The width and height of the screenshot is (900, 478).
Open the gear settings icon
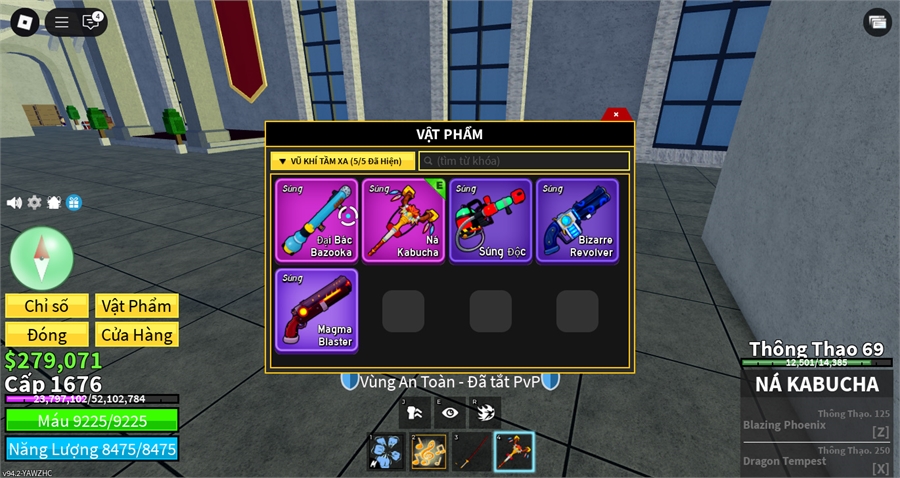pos(34,203)
